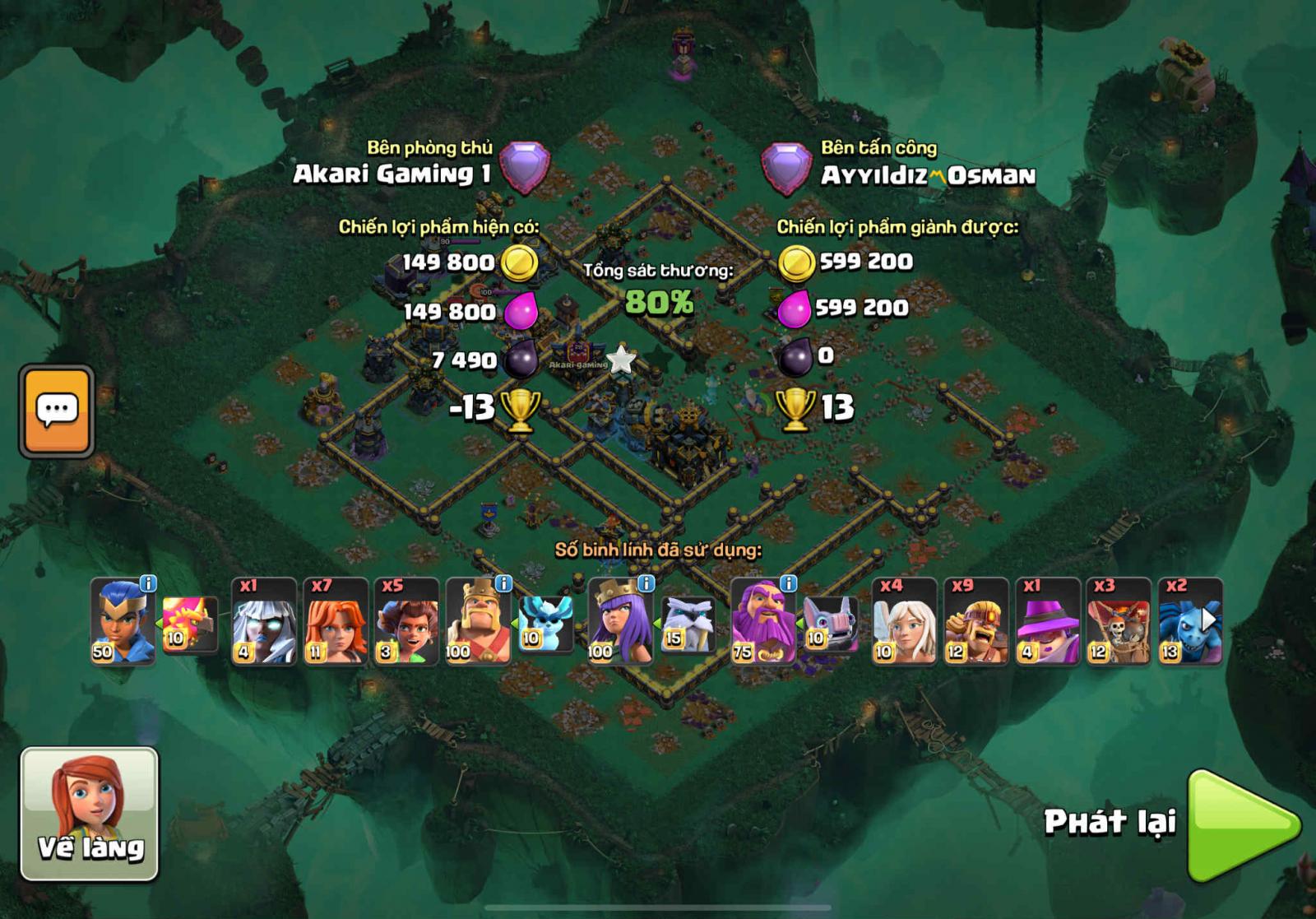The width and height of the screenshot is (1316, 919).
Task: Select the Healer troop card marked x4
Action: (x=904, y=621)
